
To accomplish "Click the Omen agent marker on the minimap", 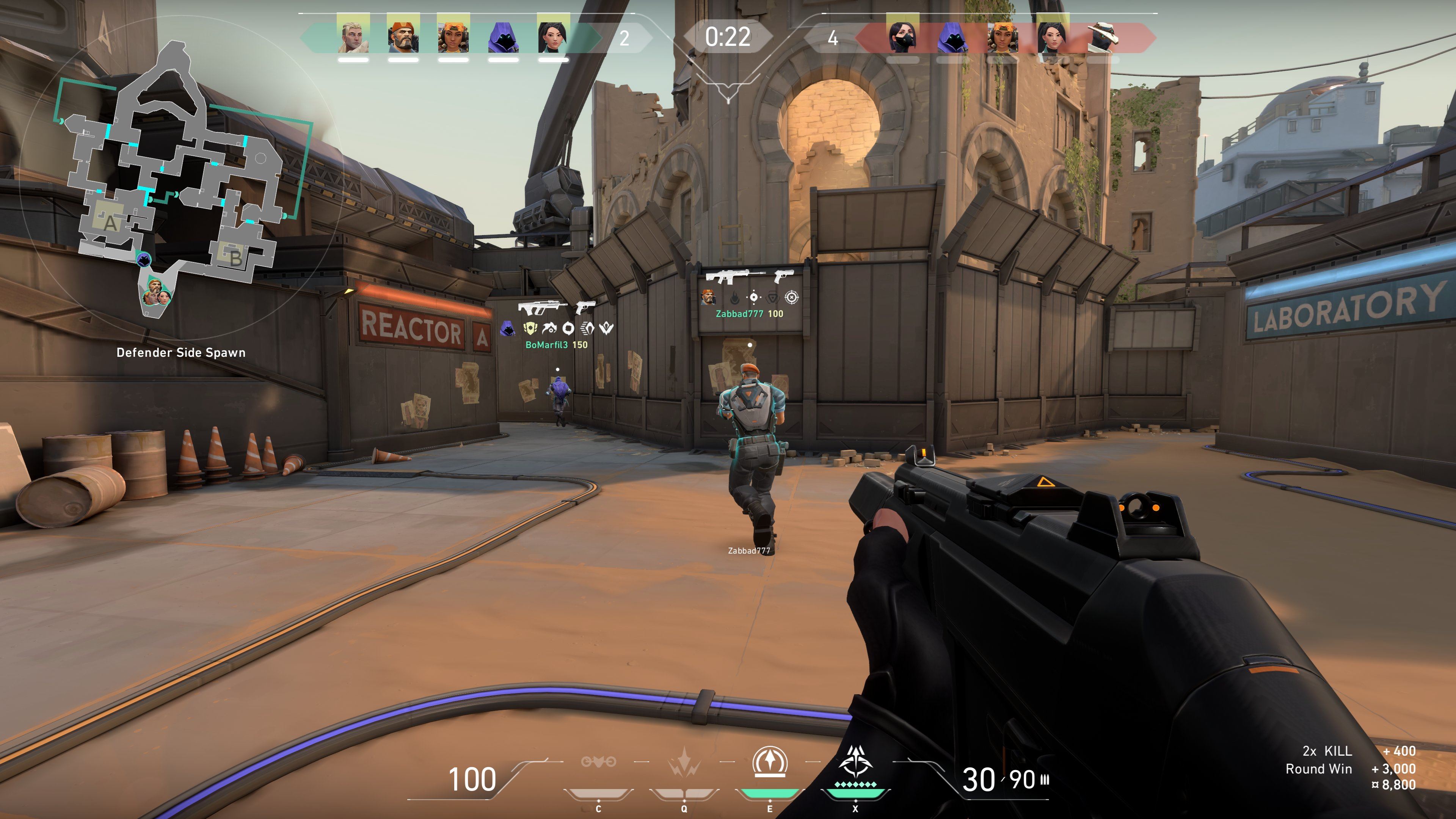I will click(x=144, y=259).
